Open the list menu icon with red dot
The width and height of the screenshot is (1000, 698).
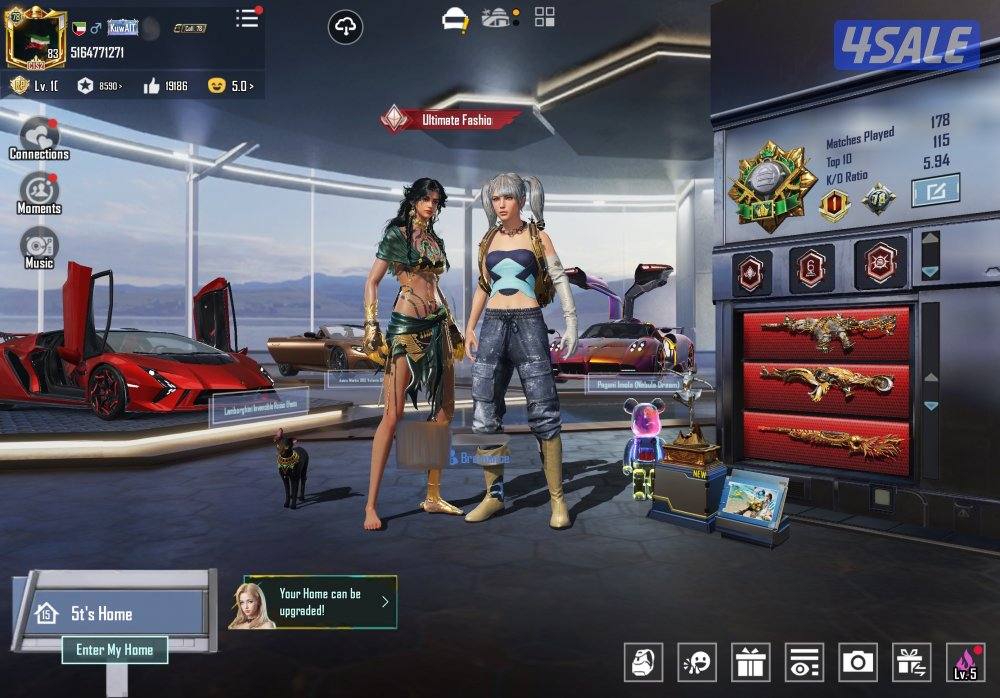point(247,18)
